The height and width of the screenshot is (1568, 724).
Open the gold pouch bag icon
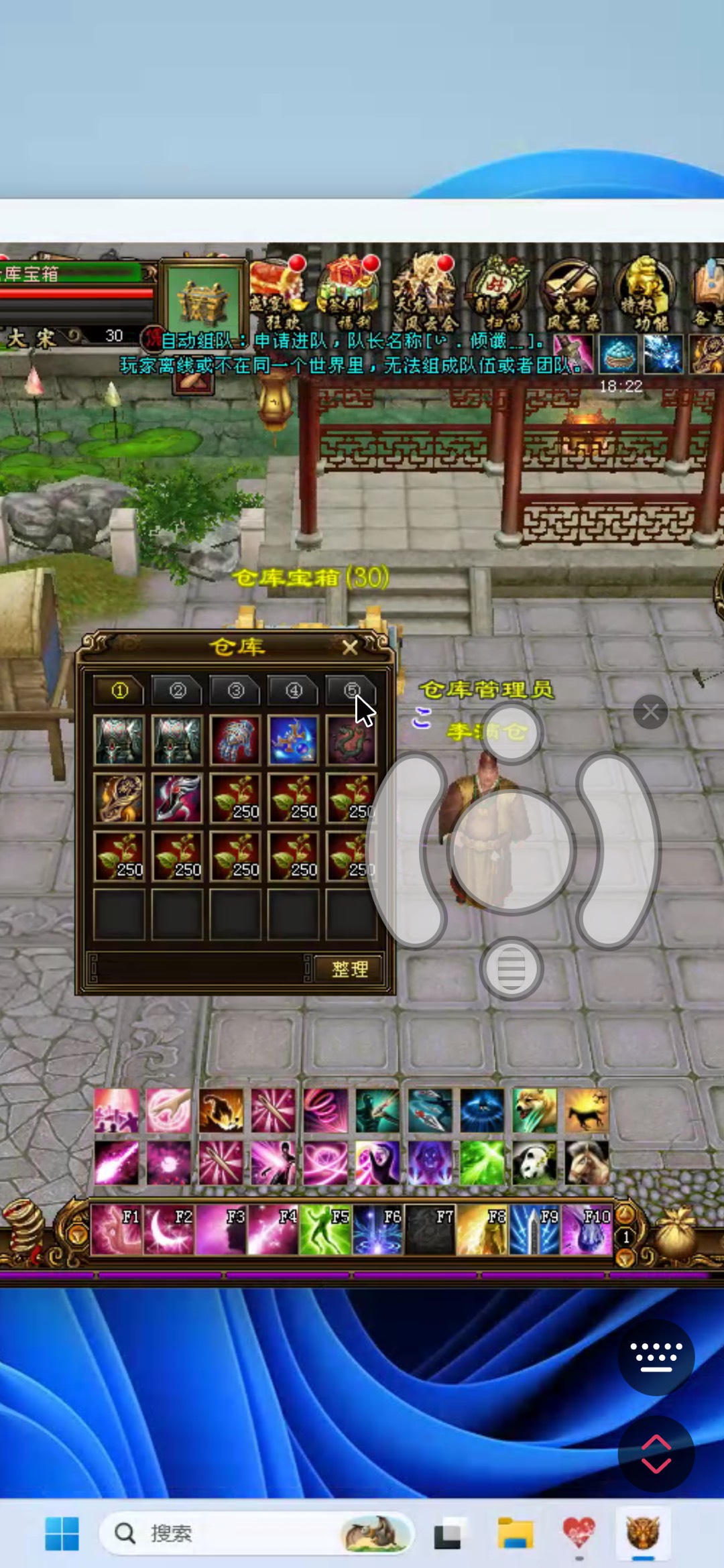pos(677,1235)
